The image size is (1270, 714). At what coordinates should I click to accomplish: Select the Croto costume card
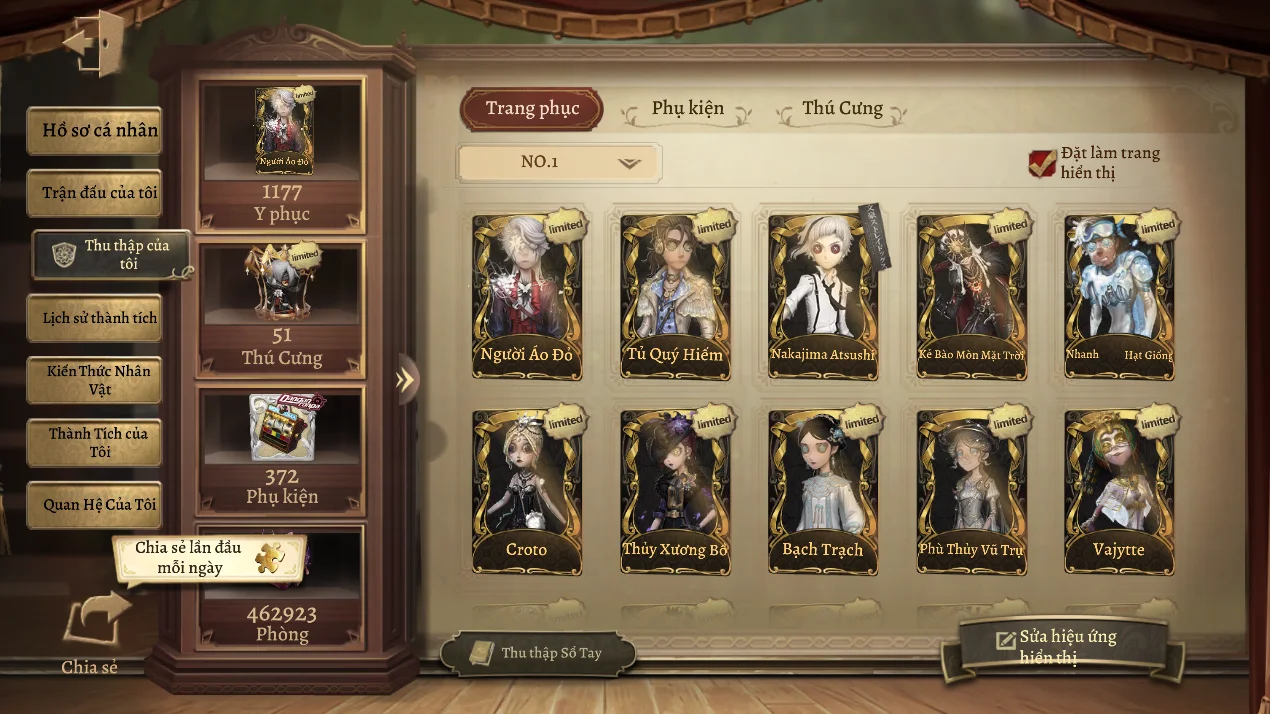tap(527, 491)
